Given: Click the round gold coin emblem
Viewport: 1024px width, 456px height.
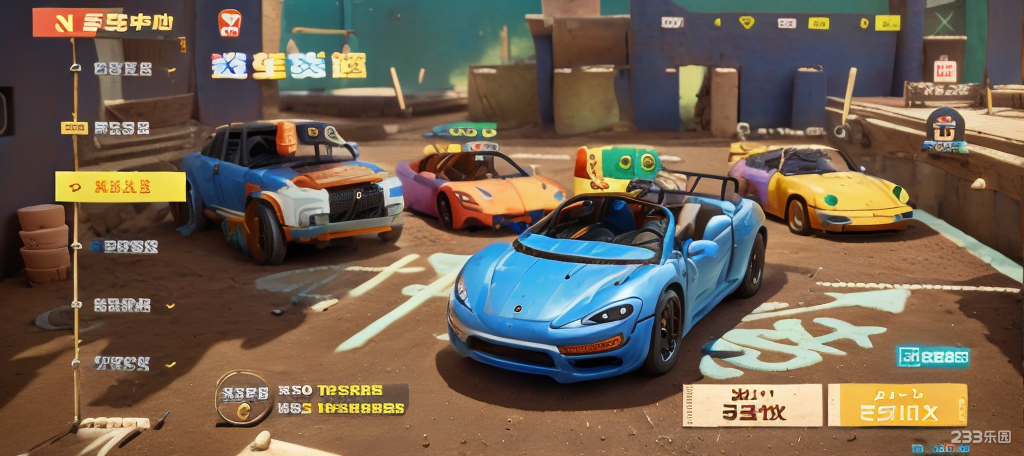Looking at the screenshot, I should click(x=242, y=398).
